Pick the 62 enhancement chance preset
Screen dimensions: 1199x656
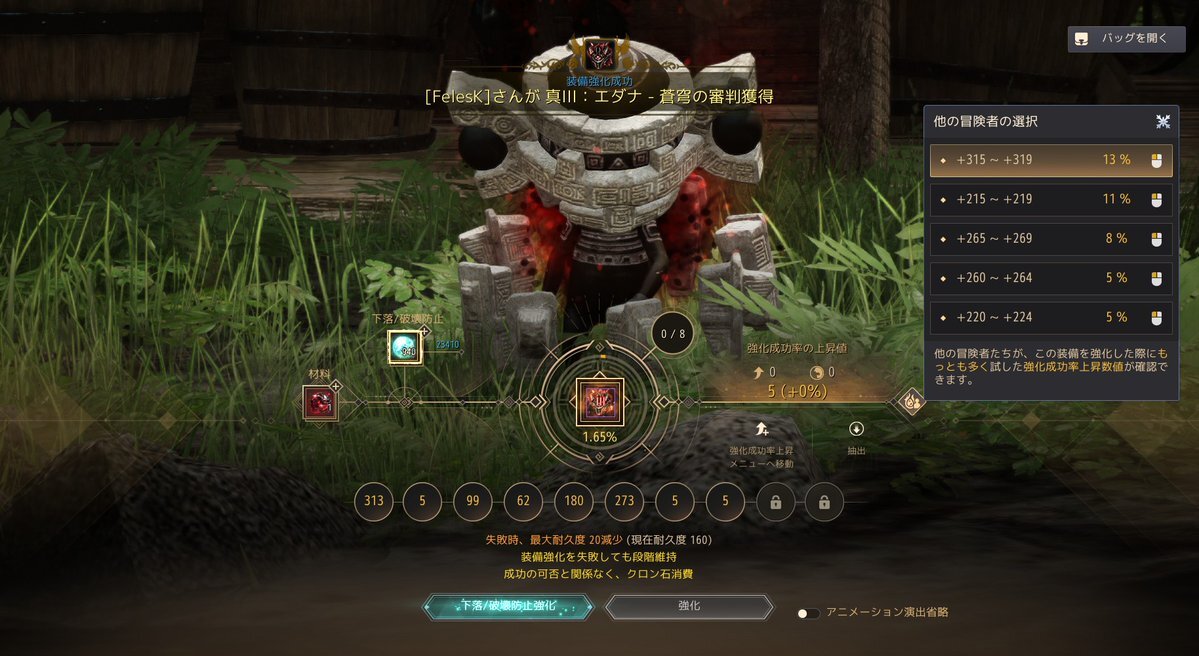pyautogui.click(x=523, y=502)
